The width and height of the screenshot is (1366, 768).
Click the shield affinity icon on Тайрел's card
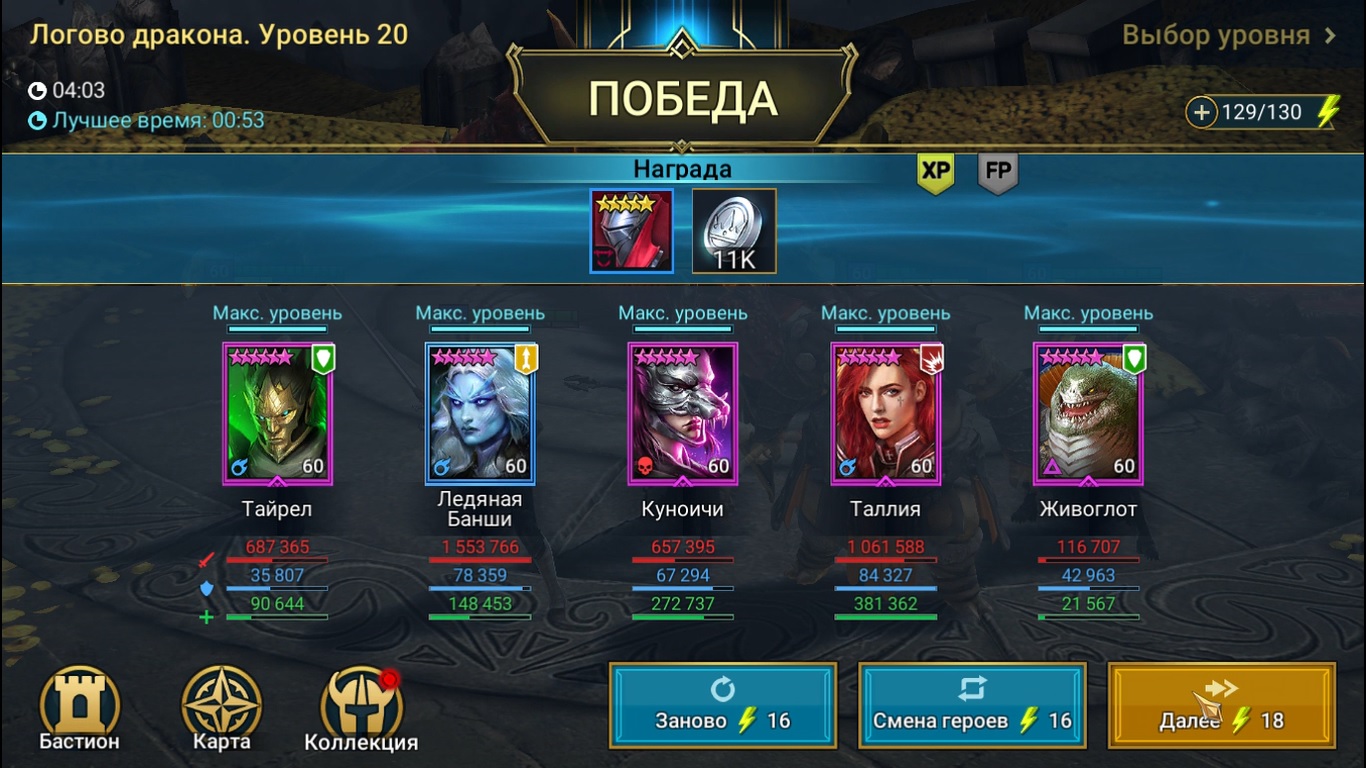[322, 360]
